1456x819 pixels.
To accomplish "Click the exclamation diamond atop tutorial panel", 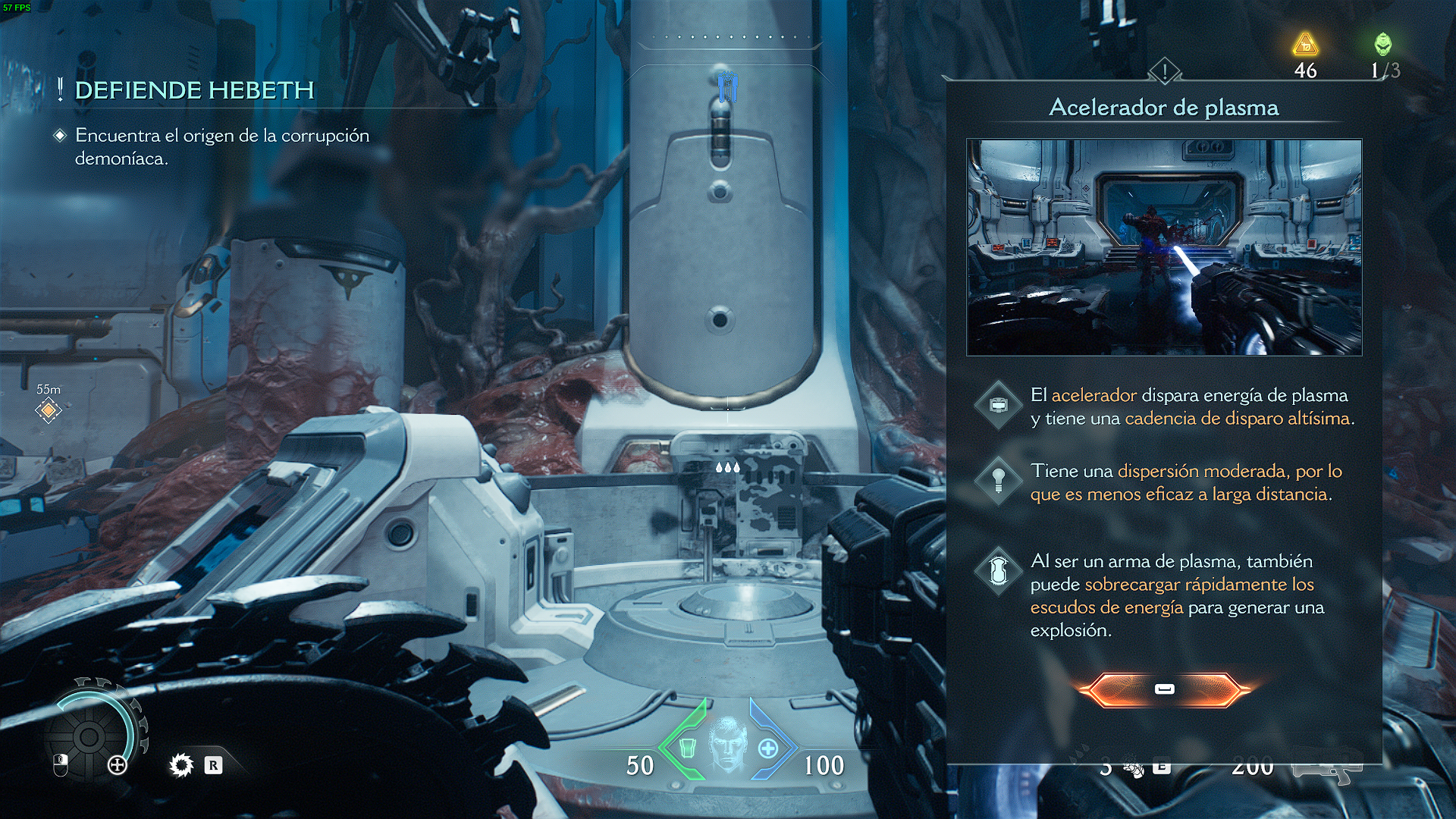I will 1164,72.
